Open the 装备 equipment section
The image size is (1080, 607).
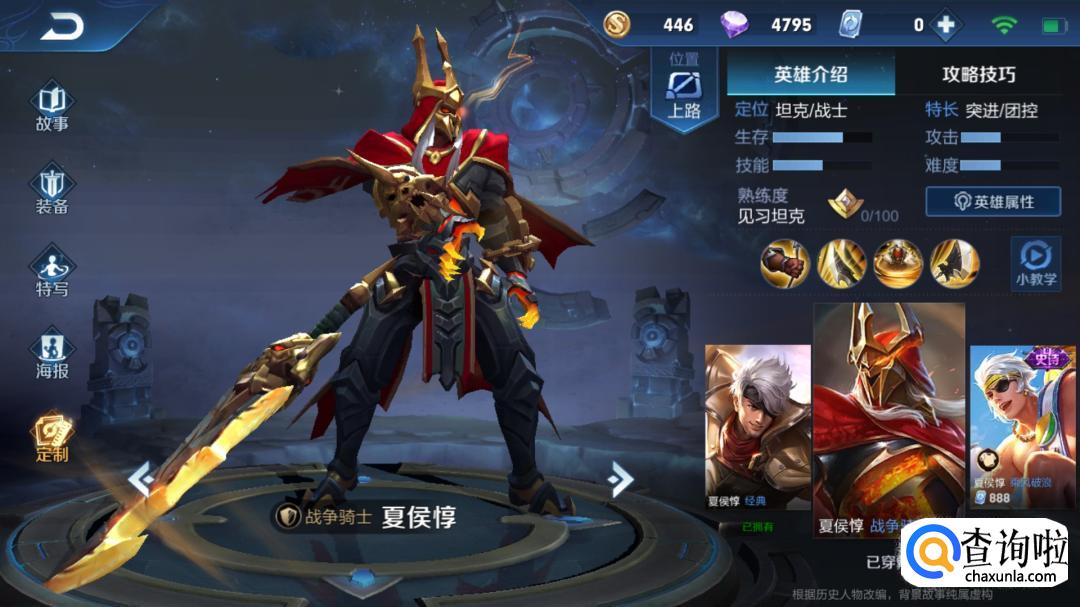[52, 191]
